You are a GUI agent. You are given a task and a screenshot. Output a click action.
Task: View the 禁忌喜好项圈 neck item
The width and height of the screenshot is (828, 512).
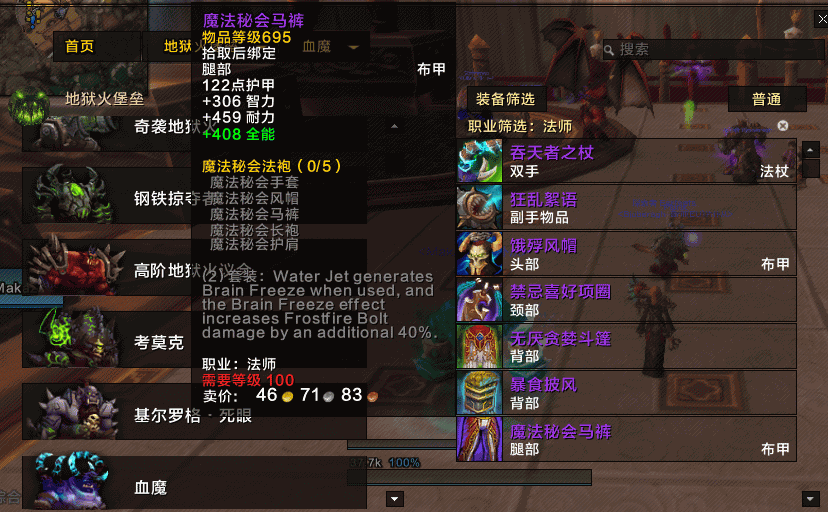tap(626, 300)
